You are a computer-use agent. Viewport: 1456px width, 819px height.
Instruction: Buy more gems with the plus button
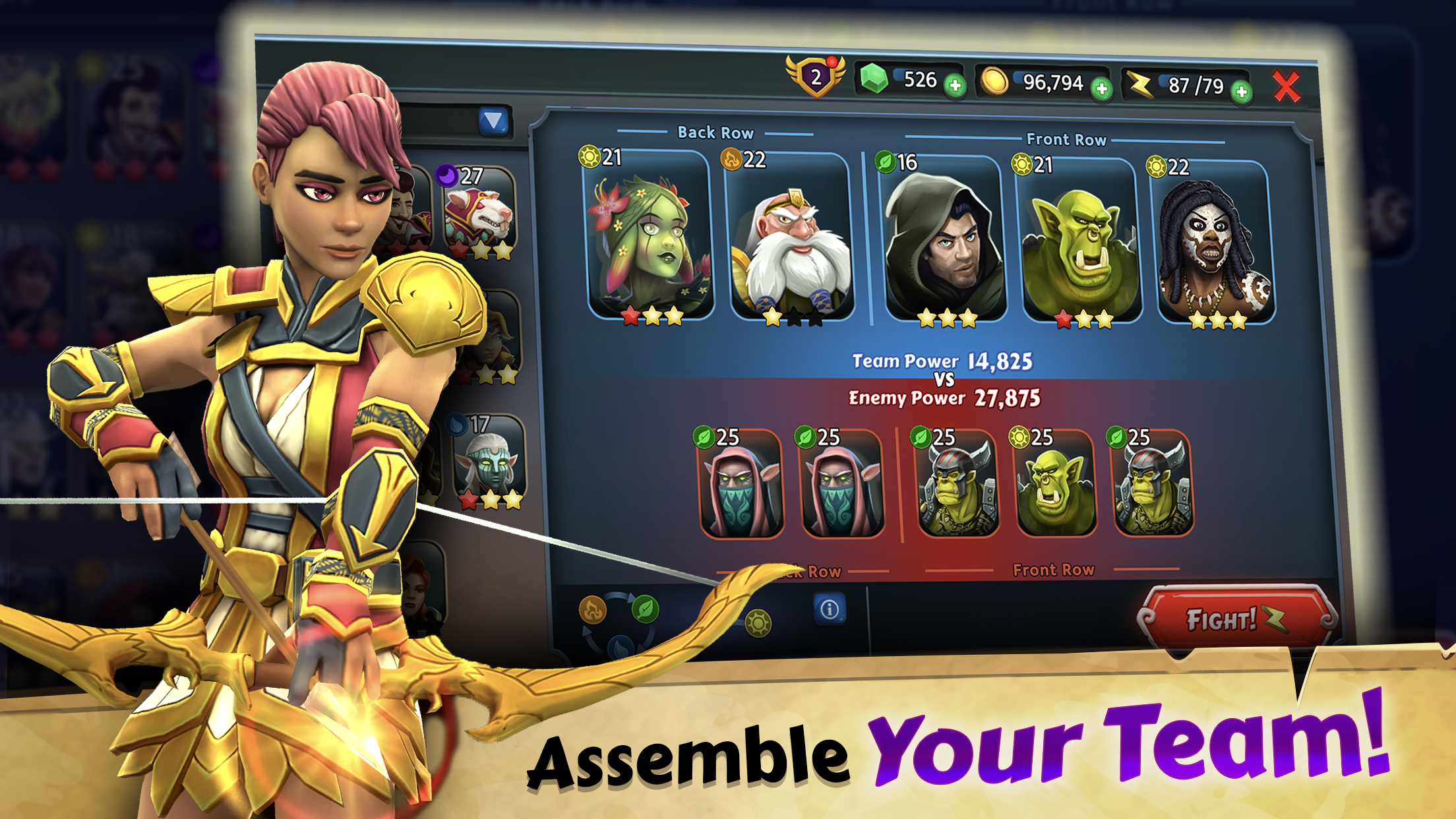coord(955,86)
